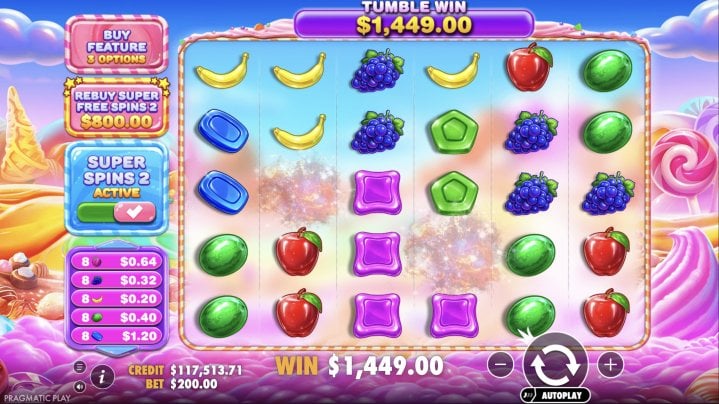Screen dimensions: 719x404
Task: Decrease the bet with the minus button
Action: pyautogui.click(x=501, y=364)
